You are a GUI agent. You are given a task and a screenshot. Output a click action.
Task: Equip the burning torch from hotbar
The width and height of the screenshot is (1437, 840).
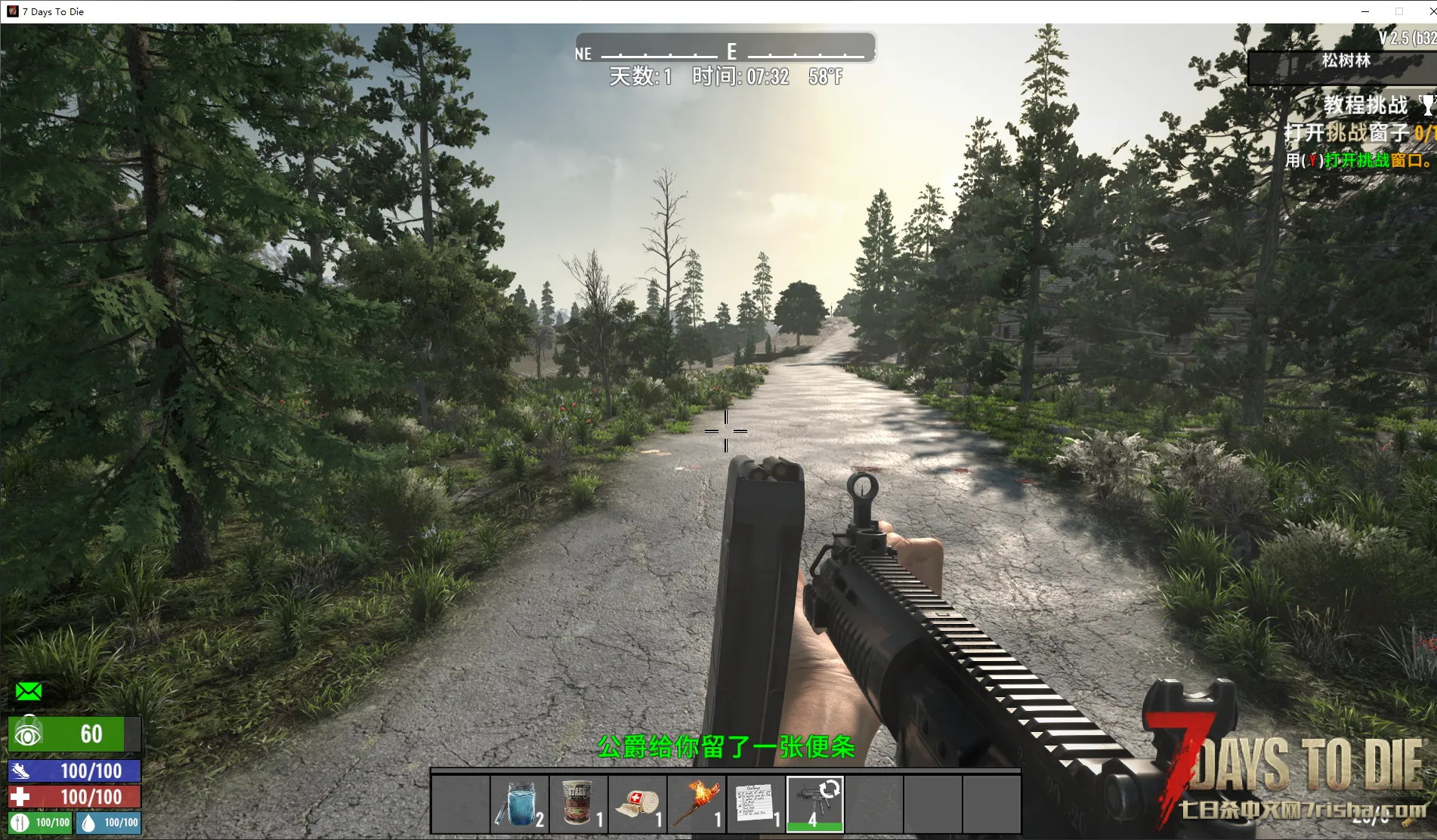click(696, 804)
